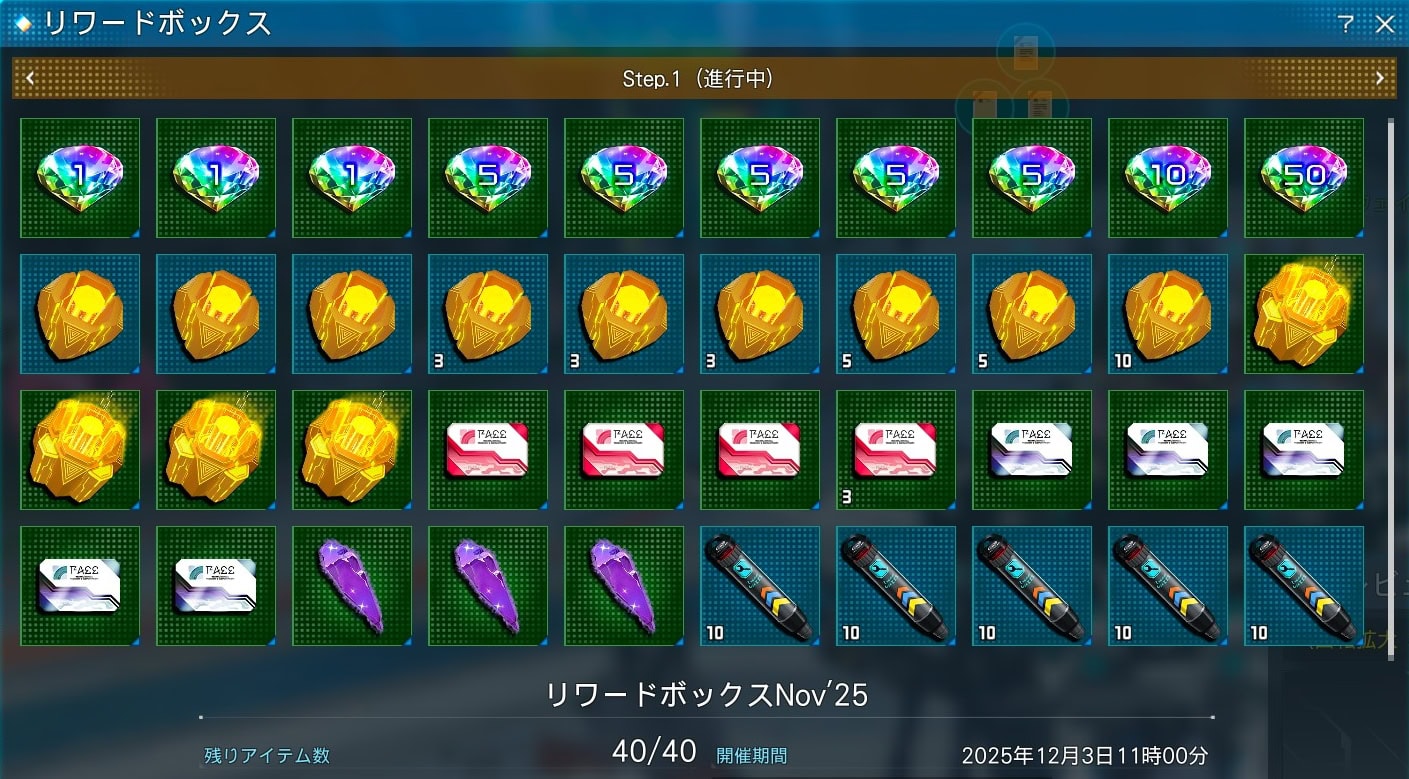Select the glowing gold ore reward
The height and width of the screenshot is (779, 1409).
coord(1303,314)
